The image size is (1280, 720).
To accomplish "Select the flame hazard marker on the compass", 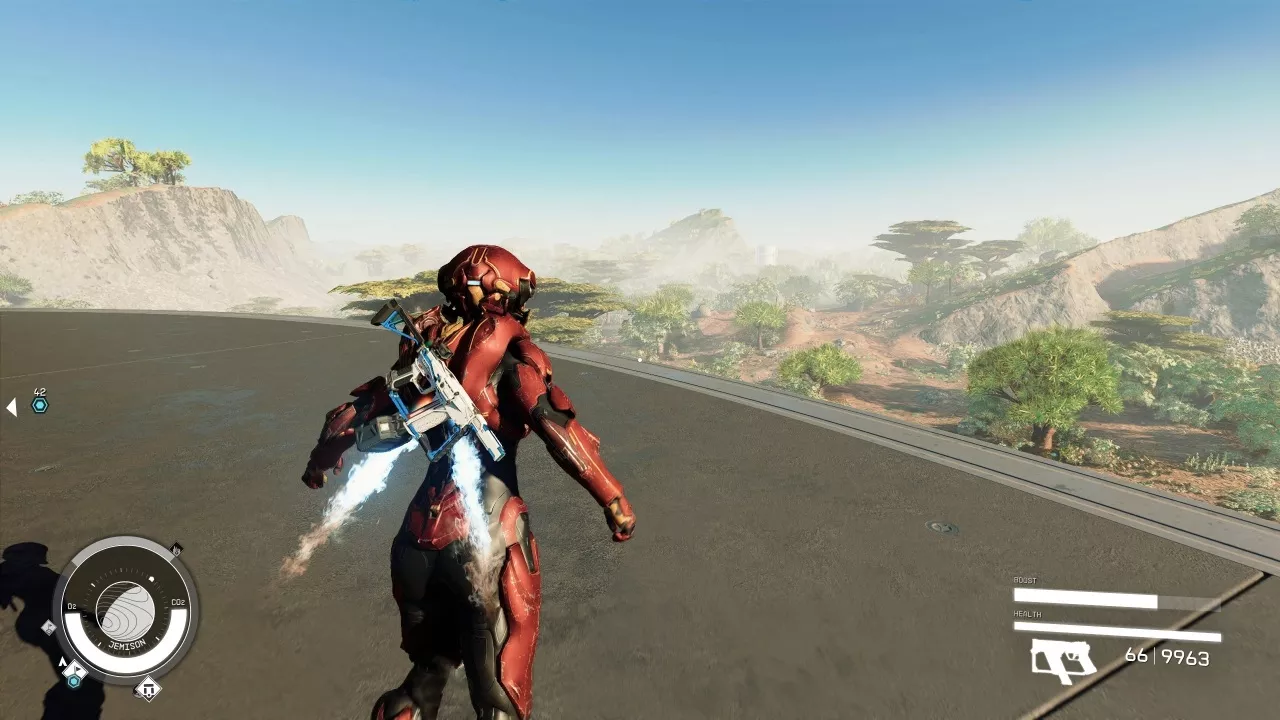I will [x=176, y=549].
